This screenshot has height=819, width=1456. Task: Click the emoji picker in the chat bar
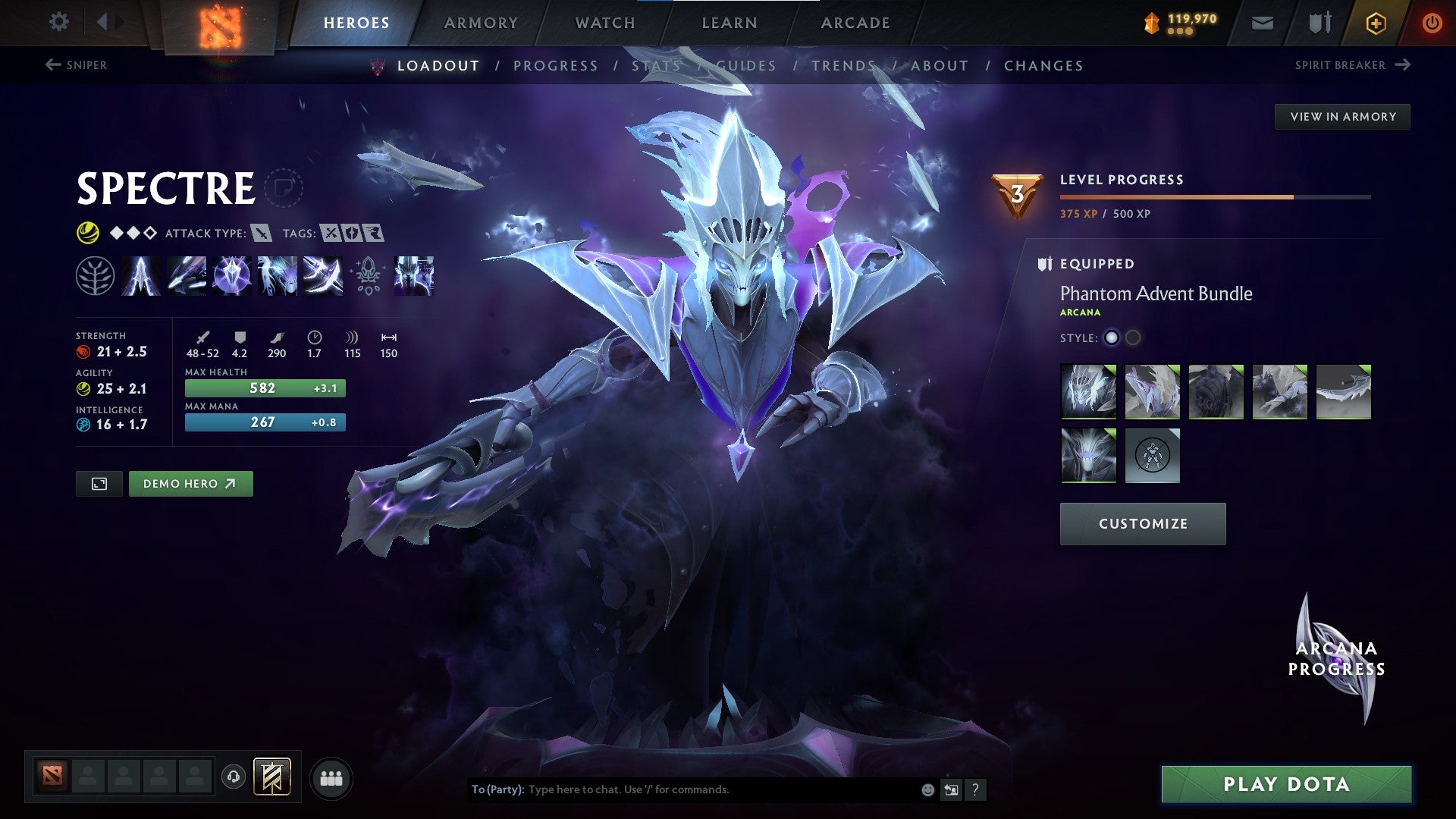click(x=927, y=789)
